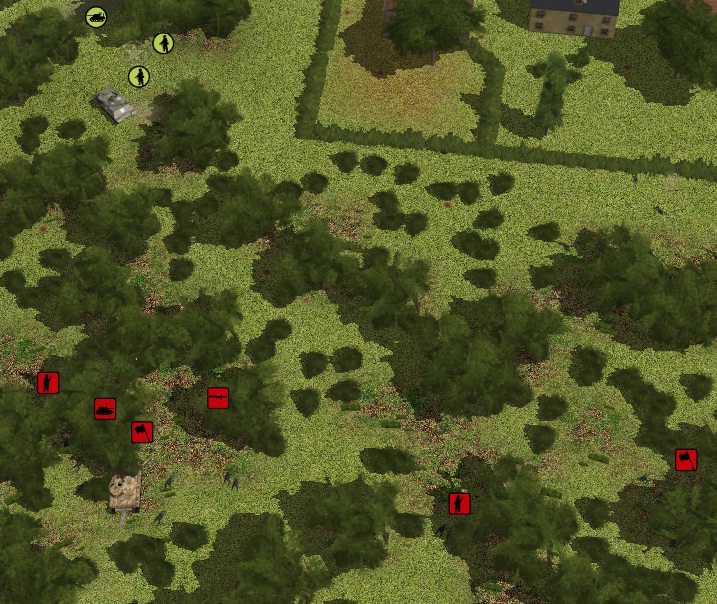The width and height of the screenshot is (717, 604).
Task: Select the red enemy tank marker
Action: point(105,408)
